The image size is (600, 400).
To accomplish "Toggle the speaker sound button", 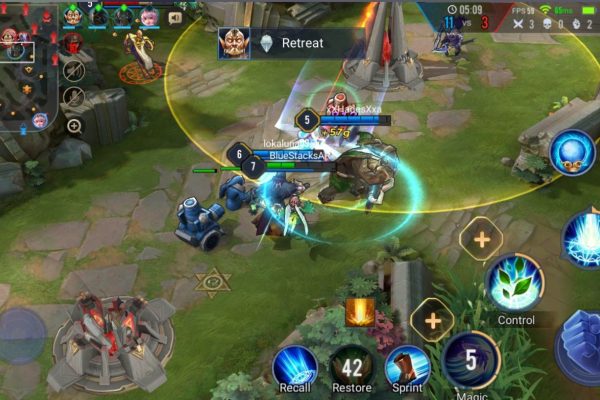I will (175, 17).
